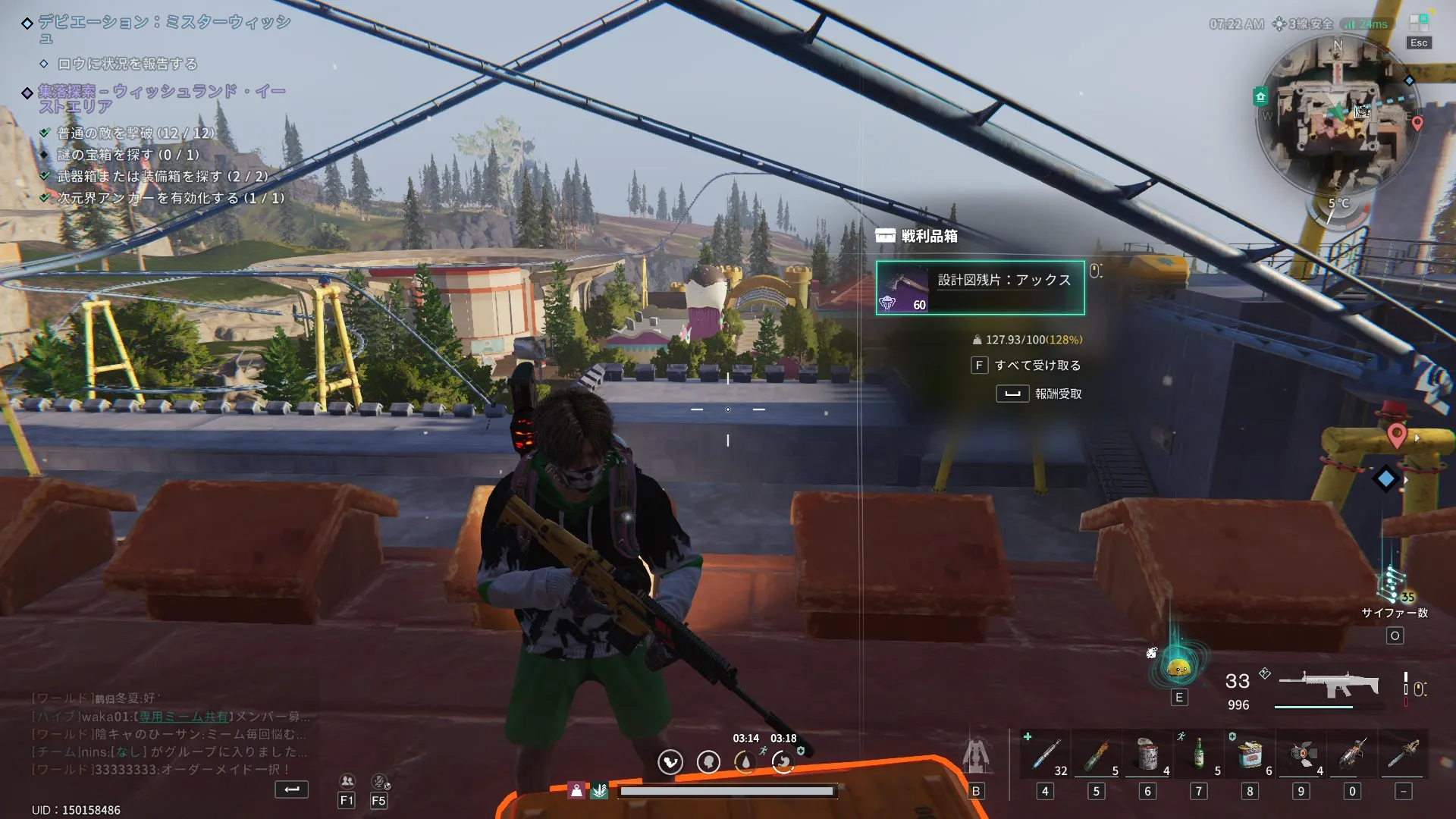Toggle the muted microphone voice icon

click(x=379, y=781)
